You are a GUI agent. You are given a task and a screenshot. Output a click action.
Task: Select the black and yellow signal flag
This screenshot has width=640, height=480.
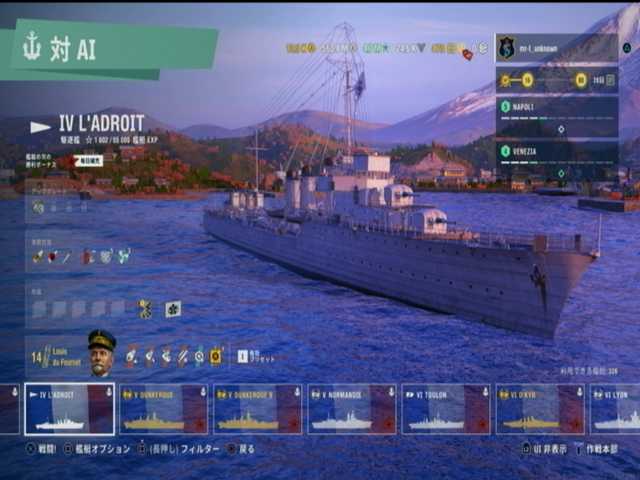[x=146, y=309]
